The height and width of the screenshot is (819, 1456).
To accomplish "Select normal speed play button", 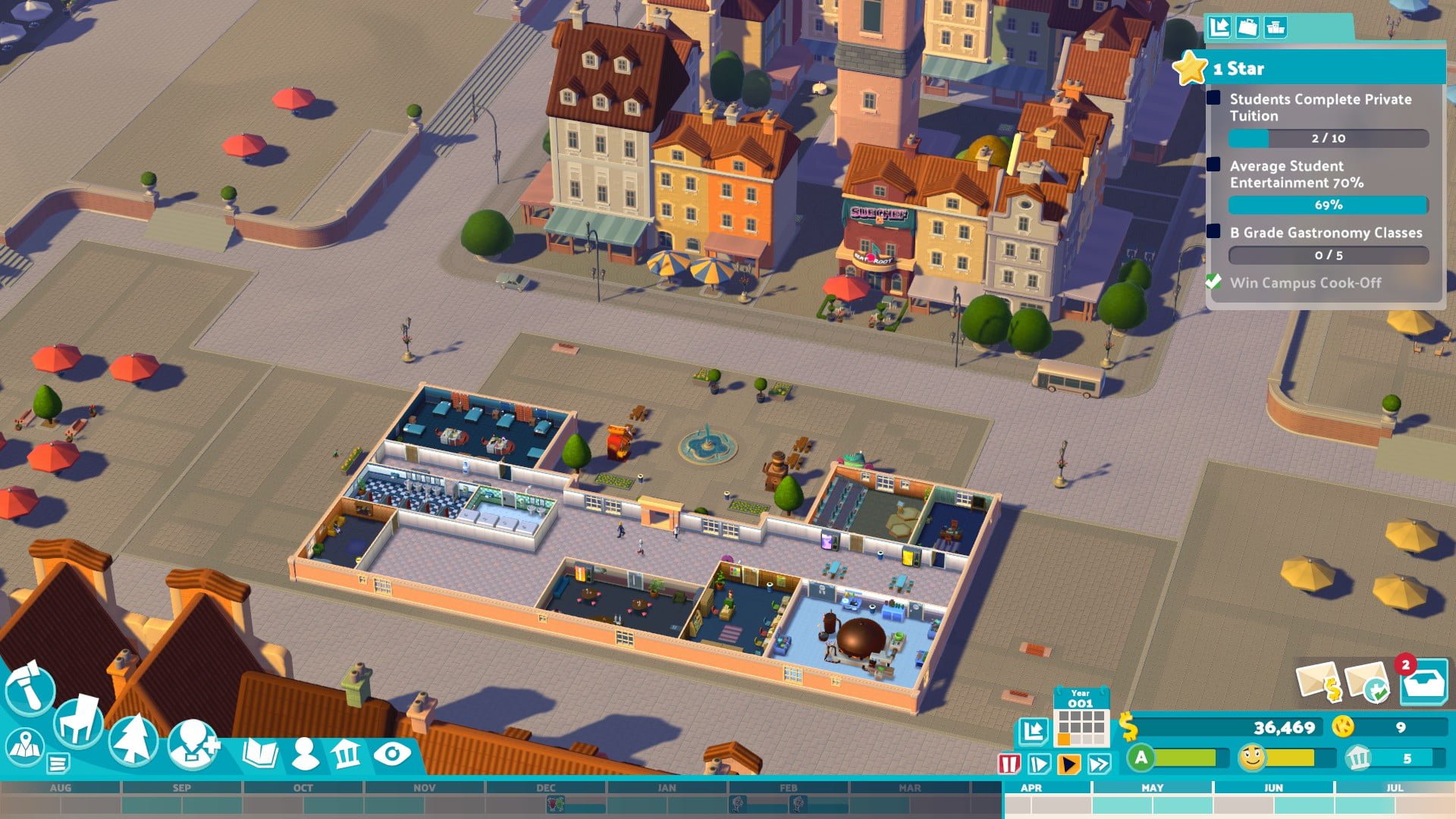I will [1068, 764].
